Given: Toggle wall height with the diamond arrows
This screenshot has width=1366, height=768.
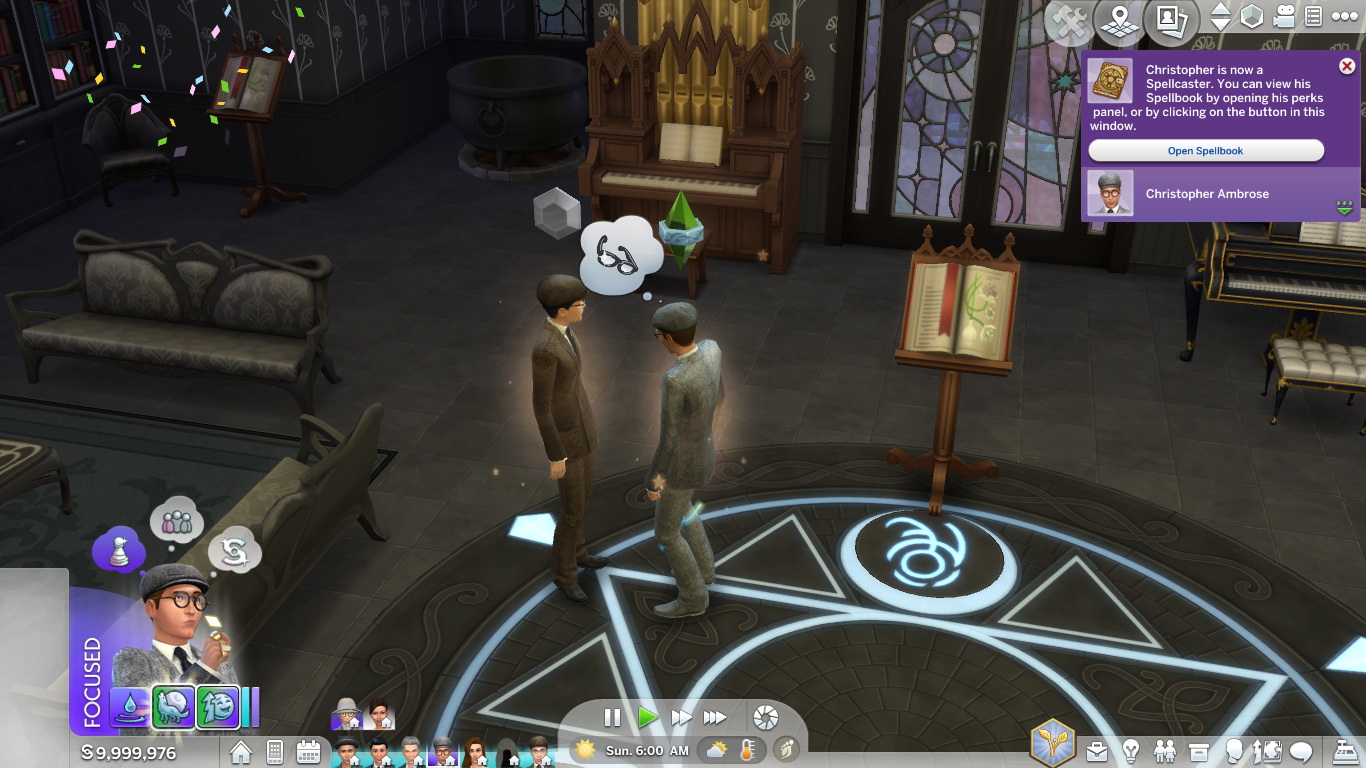Looking at the screenshot, I should pos(1220,16).
